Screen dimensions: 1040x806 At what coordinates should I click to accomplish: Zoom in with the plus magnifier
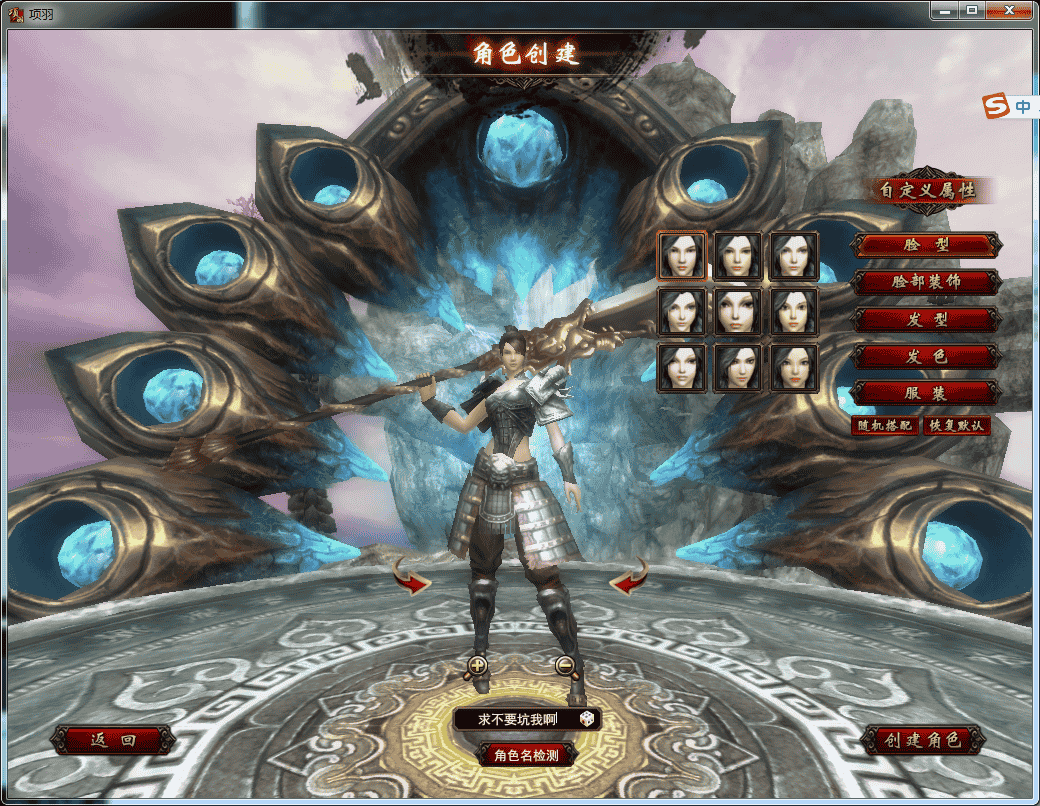coord(477,665)
